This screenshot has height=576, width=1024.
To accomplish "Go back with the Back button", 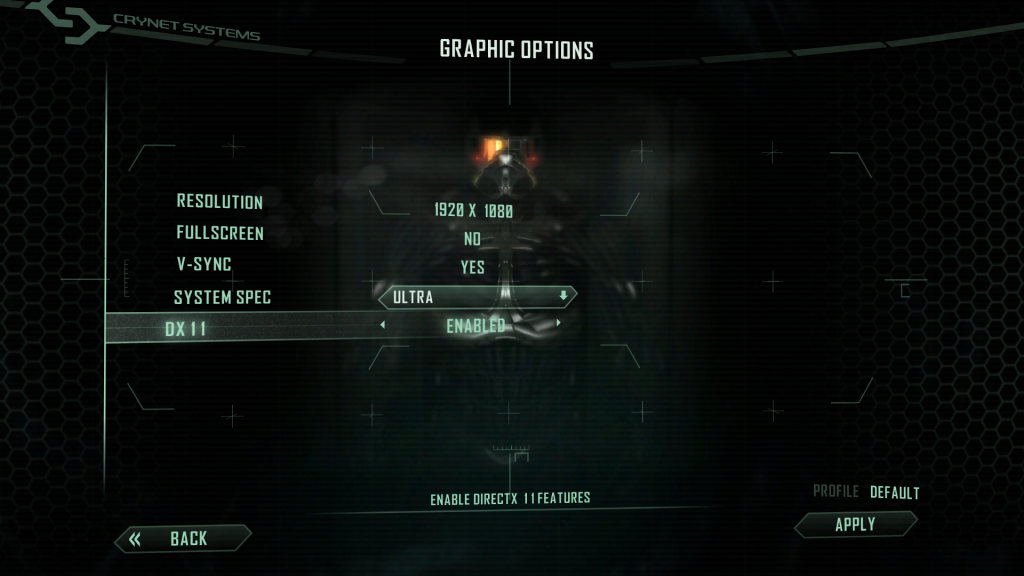I will pyautogui.click(x=183, y=539).
